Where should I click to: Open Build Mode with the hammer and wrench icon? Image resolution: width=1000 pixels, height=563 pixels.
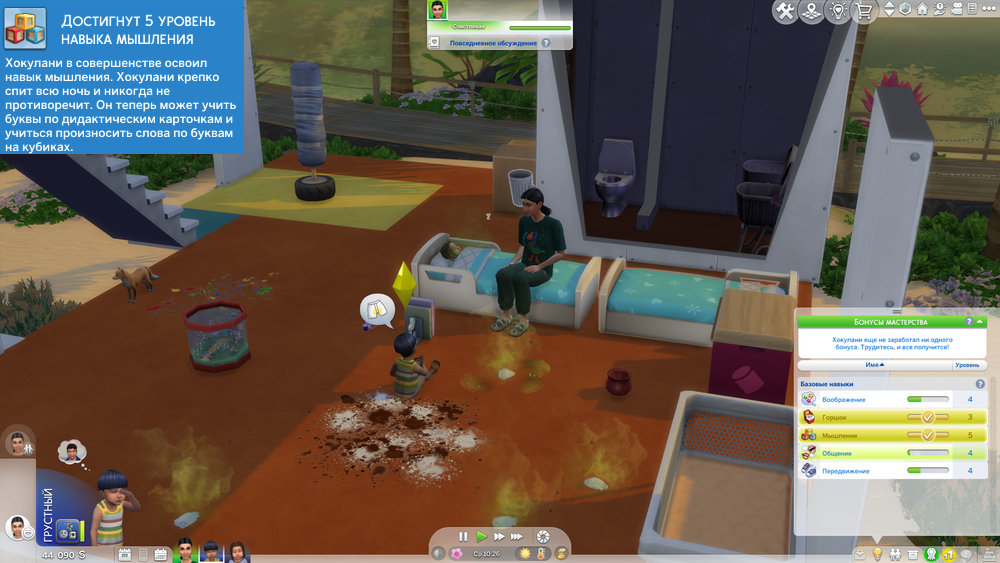coord(786,11)
